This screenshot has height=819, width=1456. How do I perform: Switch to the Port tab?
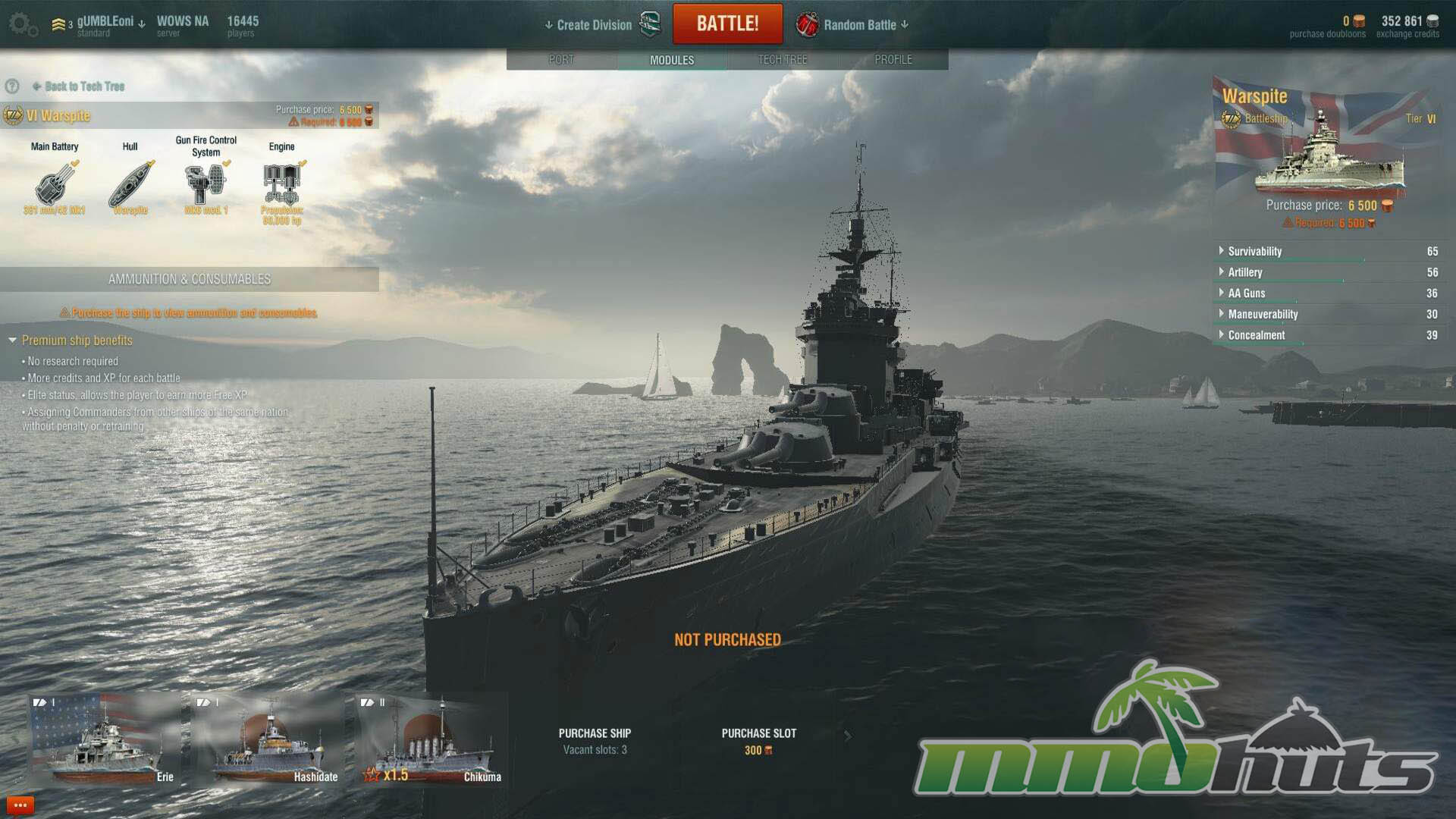click(x=561, y=59)
